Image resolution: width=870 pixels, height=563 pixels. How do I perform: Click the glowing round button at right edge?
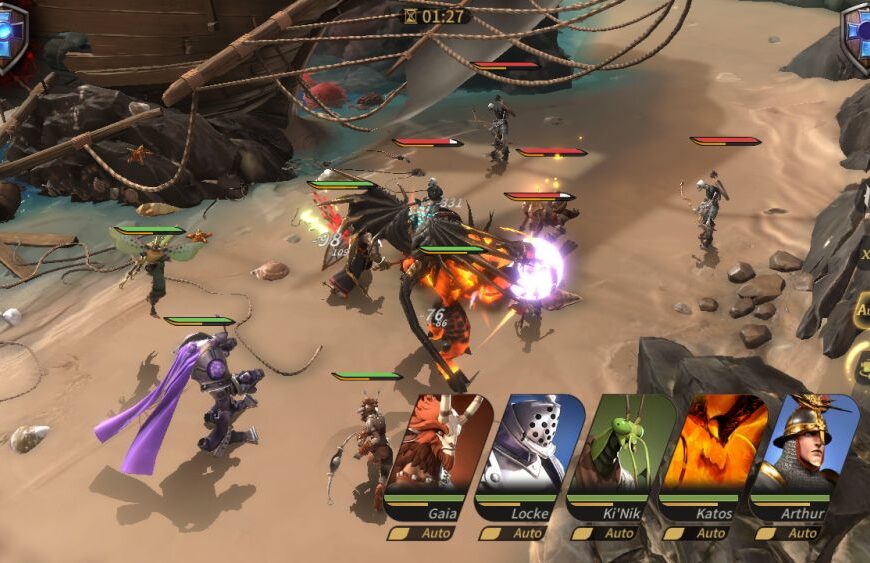click(861, 362)
